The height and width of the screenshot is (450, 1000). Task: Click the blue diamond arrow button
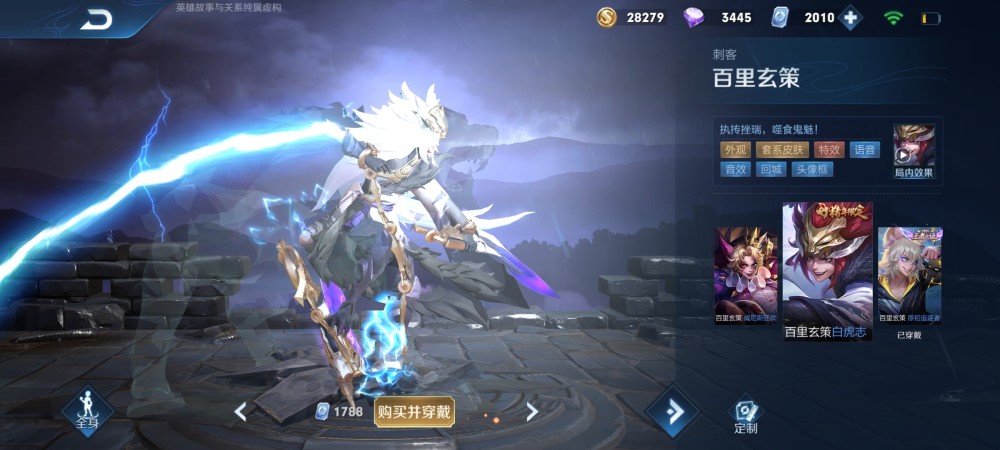pos(671,411)
